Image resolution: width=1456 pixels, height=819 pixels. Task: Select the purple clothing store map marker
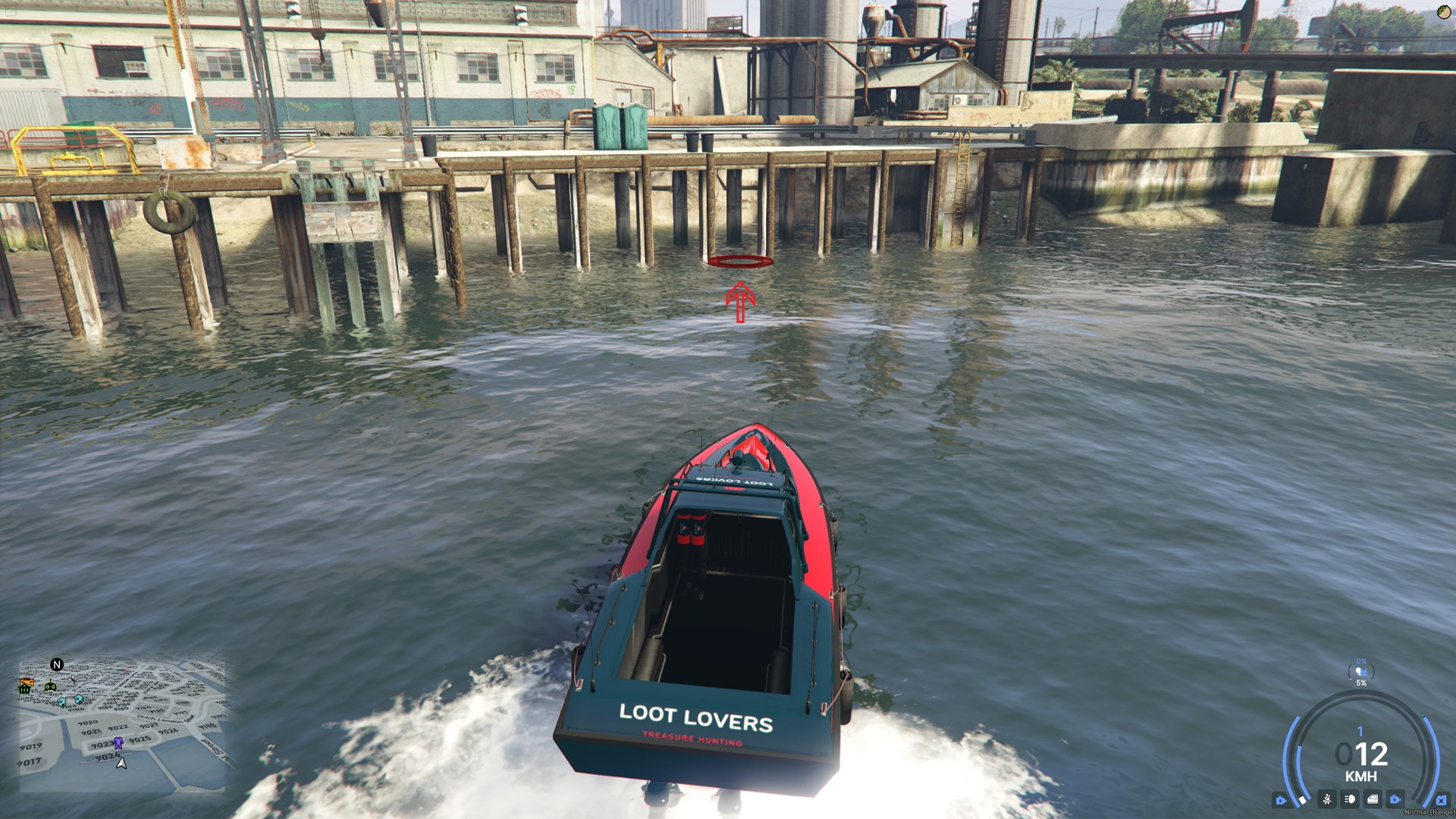(x=118, y=743)
